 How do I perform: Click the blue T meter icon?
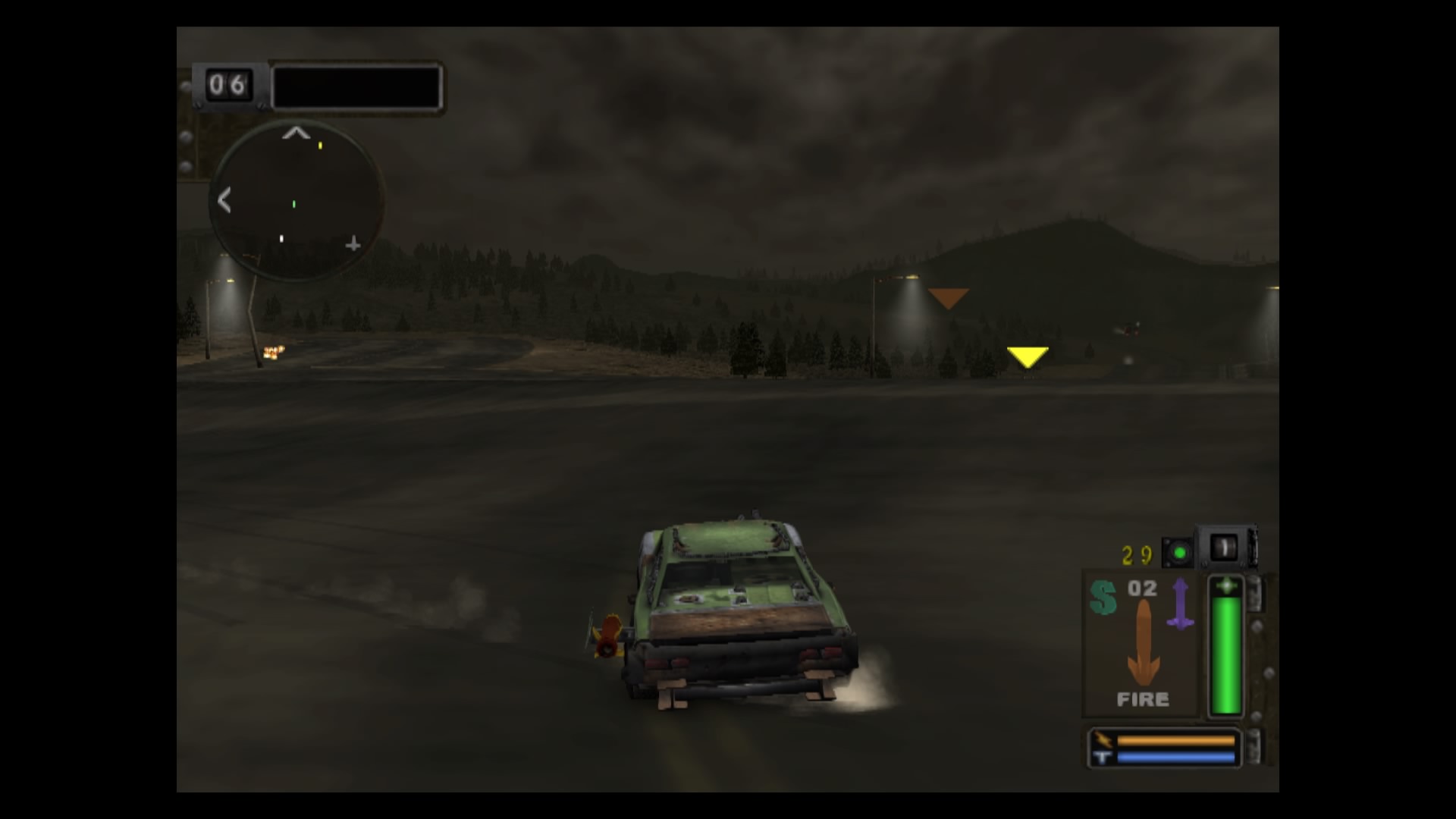click(1101, 758)
